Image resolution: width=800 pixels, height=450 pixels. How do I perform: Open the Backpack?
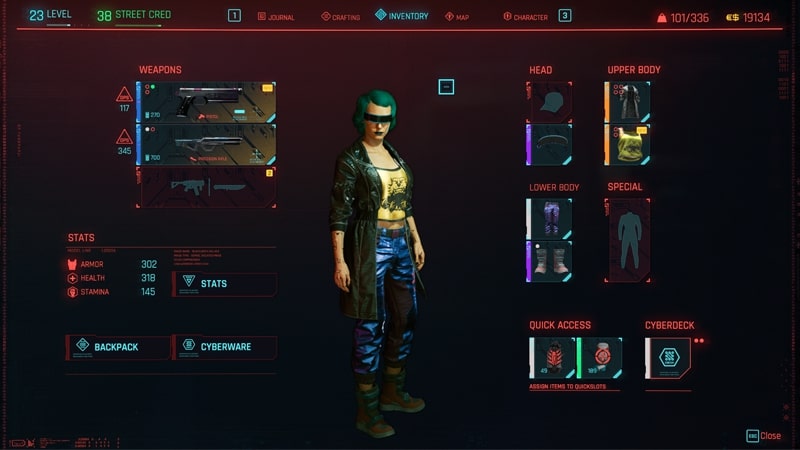pyautogui.click(x=116, y=347)
